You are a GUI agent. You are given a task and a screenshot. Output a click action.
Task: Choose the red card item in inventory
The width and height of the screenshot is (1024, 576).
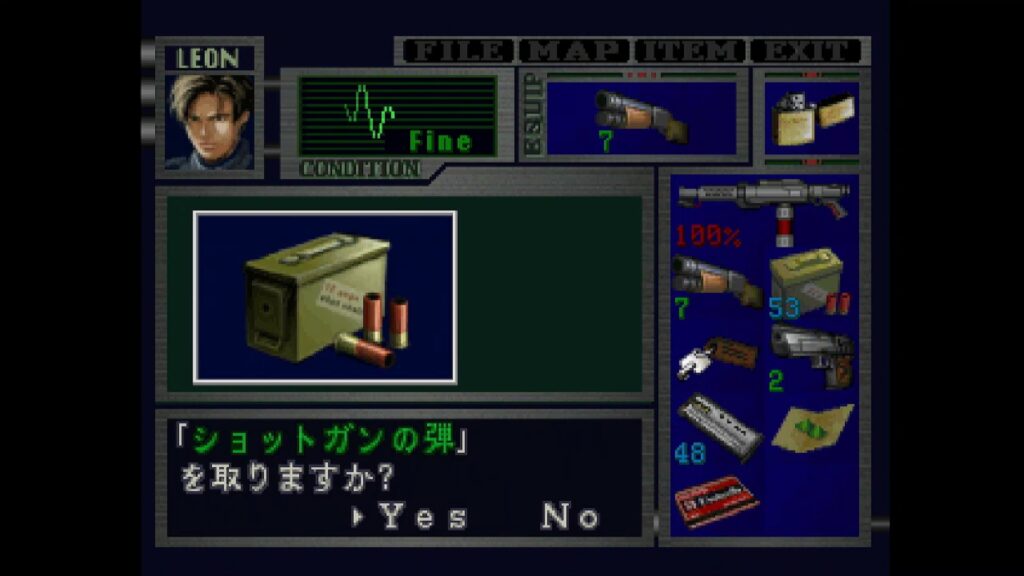pyautogui.click(x=714, y=498)
